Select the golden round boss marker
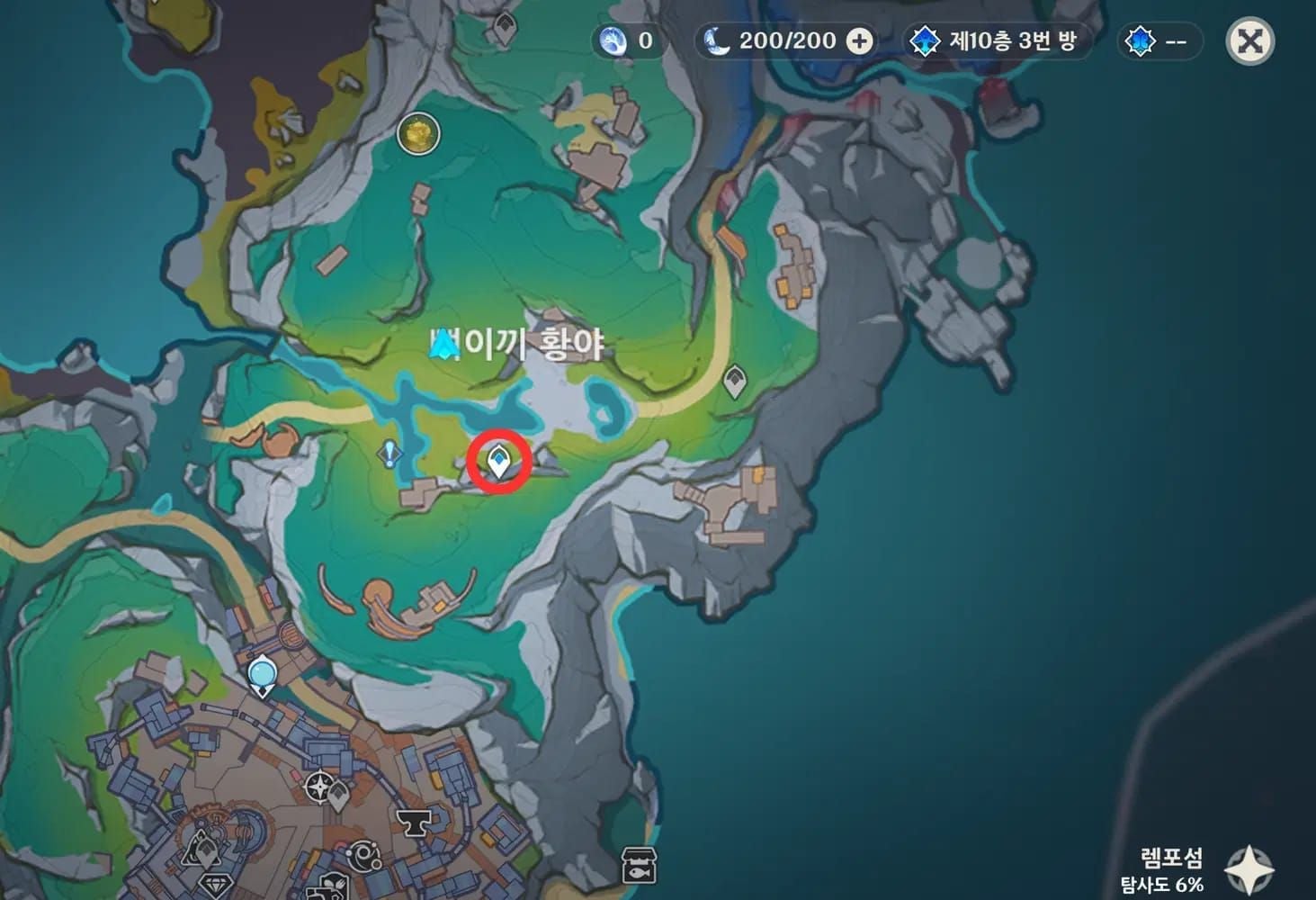Viewport: 1316px width, 900px height. (418, 134)
